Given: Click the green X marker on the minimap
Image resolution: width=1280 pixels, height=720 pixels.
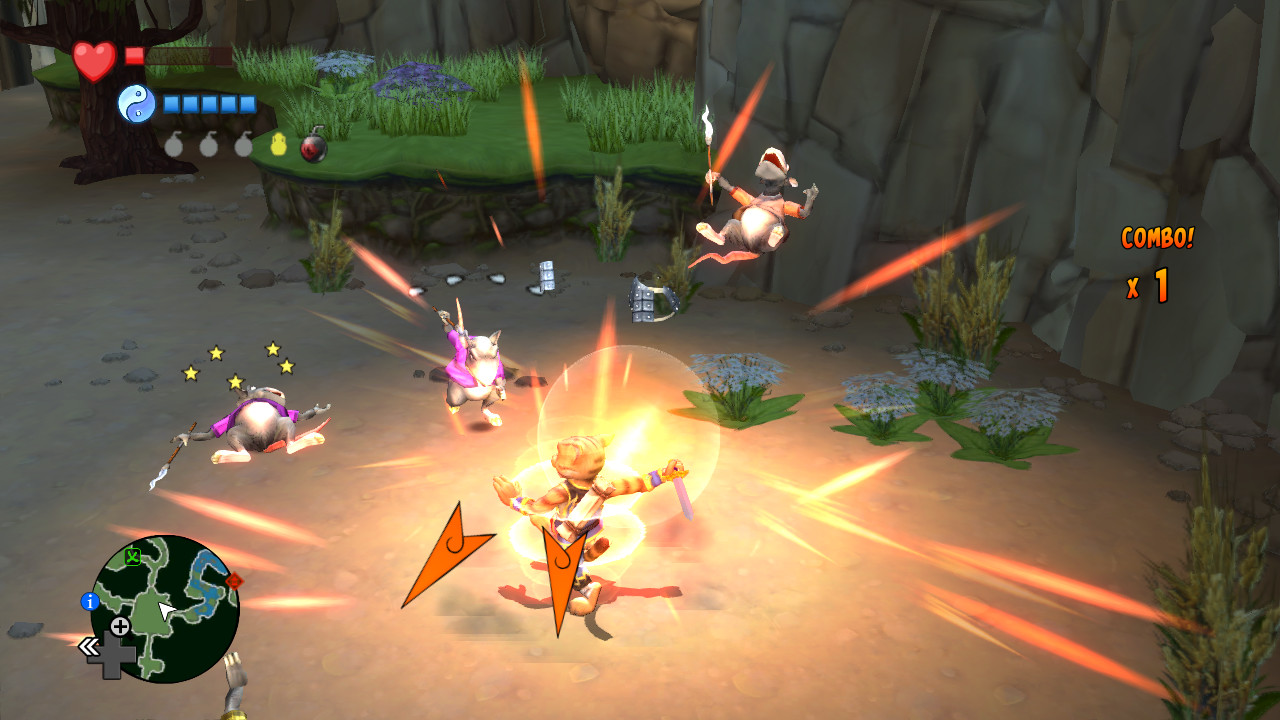Looking at the screenshot, I should point(132,554).
